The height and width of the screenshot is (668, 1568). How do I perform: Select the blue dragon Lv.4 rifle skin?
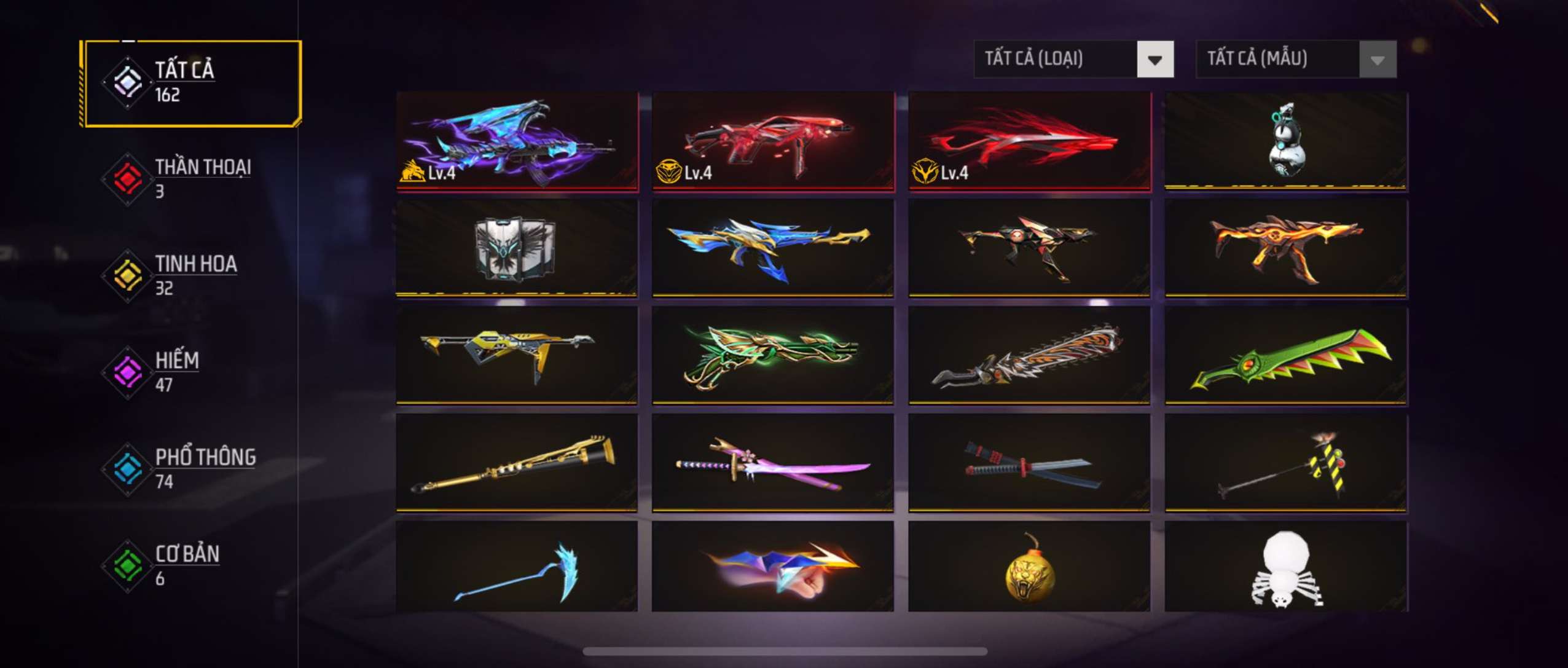click(x=517, y=141)
